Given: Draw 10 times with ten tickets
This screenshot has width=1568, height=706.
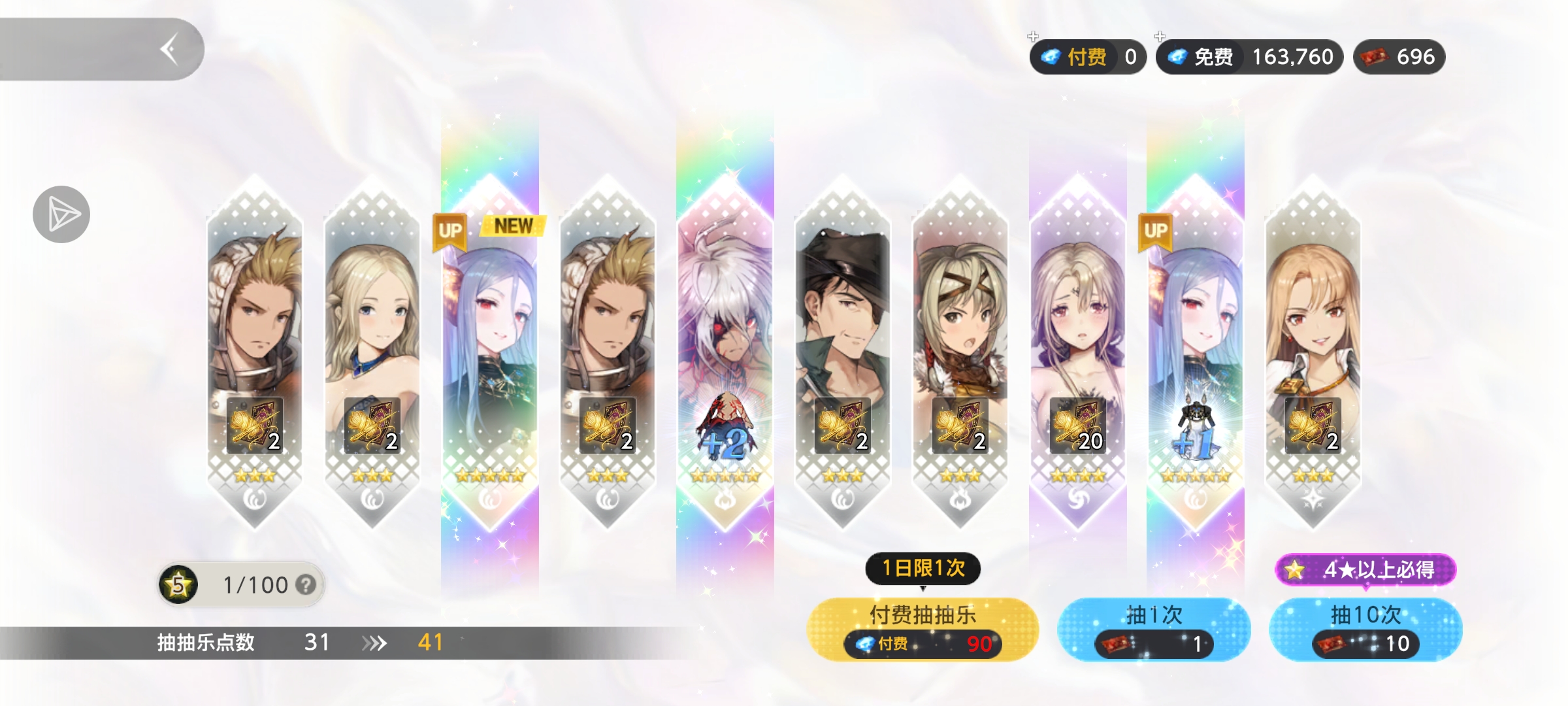Looking at the screenshot, I should [1365, 629].
